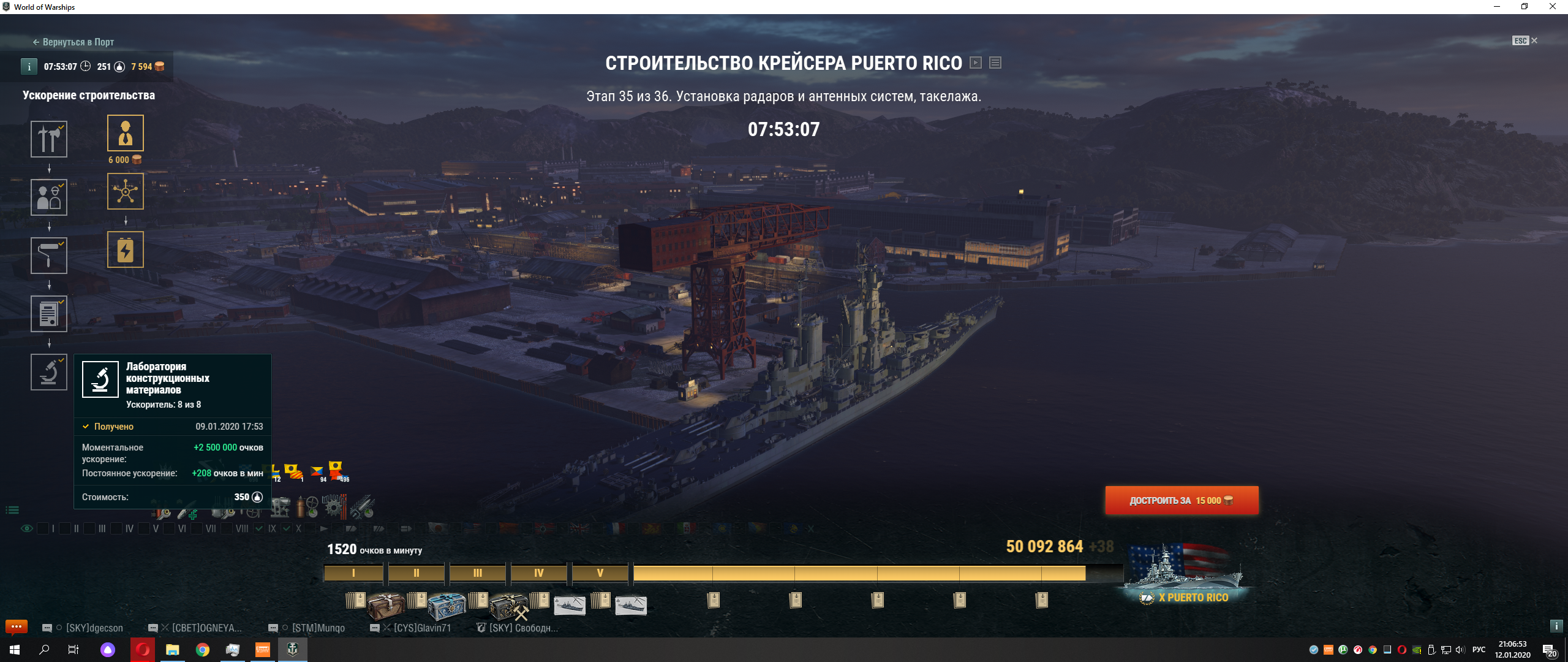Select the gold network hub booster
Image resolution: width=1568 pixels, height=662 pixels.
126,191
